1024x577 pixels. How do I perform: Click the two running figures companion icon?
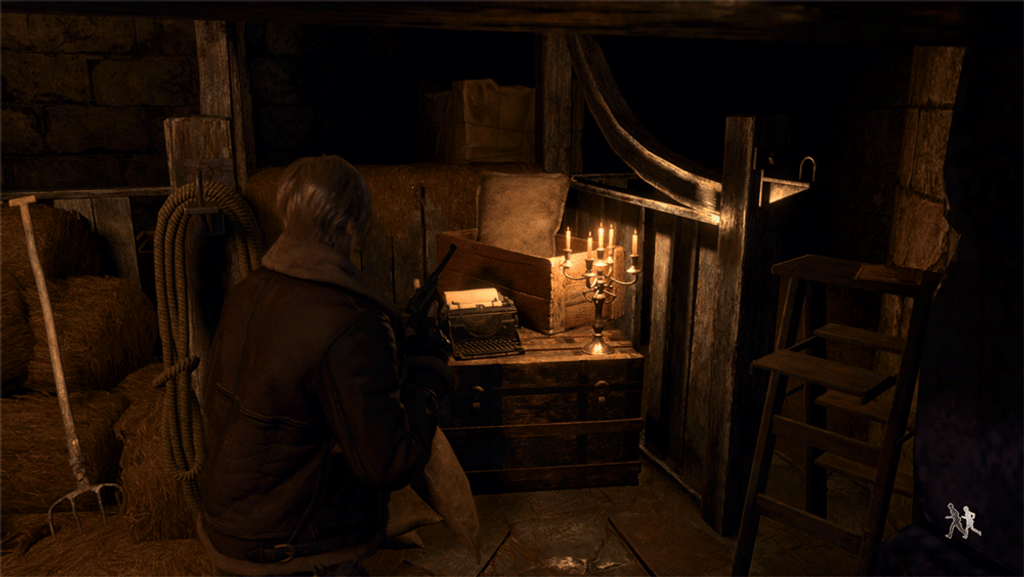point(962,521)
